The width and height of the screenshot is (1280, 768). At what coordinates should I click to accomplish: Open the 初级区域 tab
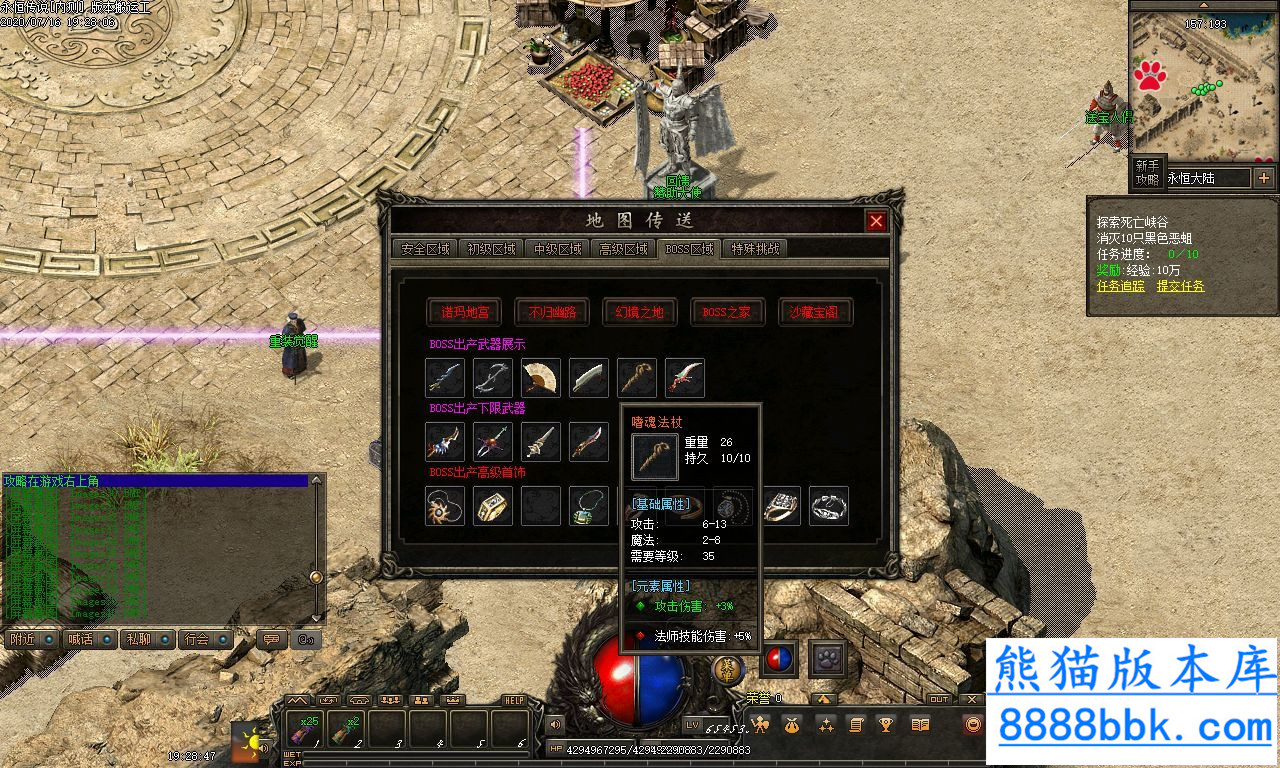coord(491,249)
